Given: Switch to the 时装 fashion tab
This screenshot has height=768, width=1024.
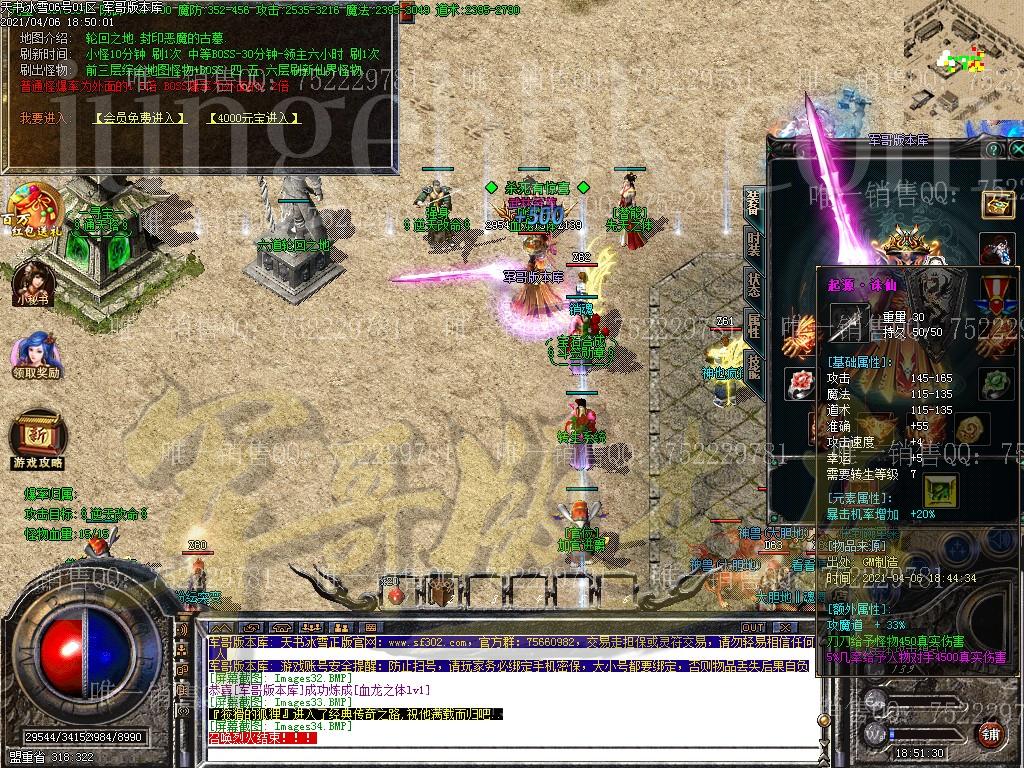Looking at the screenshot, I should tap(753, 243).
